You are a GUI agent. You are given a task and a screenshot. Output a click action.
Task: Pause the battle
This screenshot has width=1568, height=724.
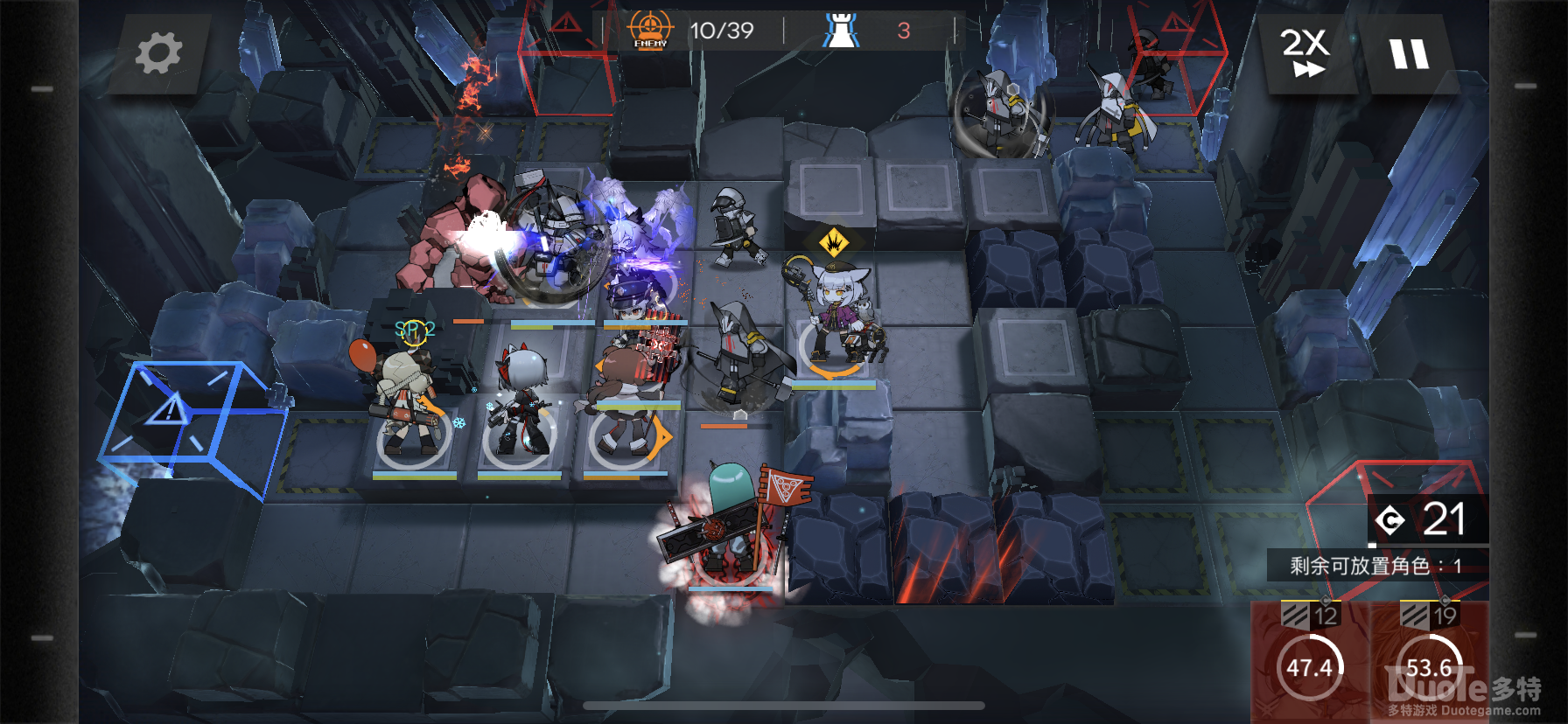point(1409,54)
